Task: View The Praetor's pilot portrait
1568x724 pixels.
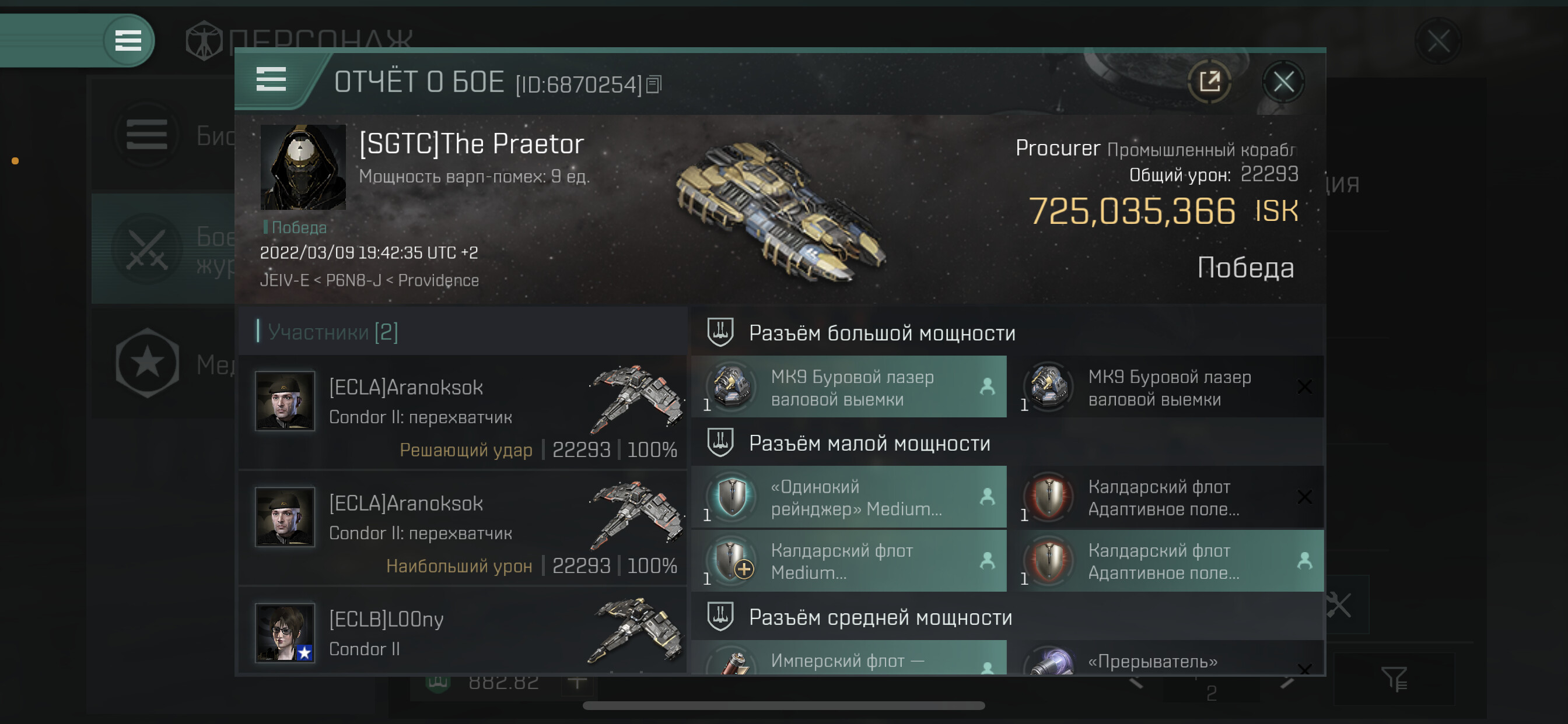Action: [x=303, y=167]
